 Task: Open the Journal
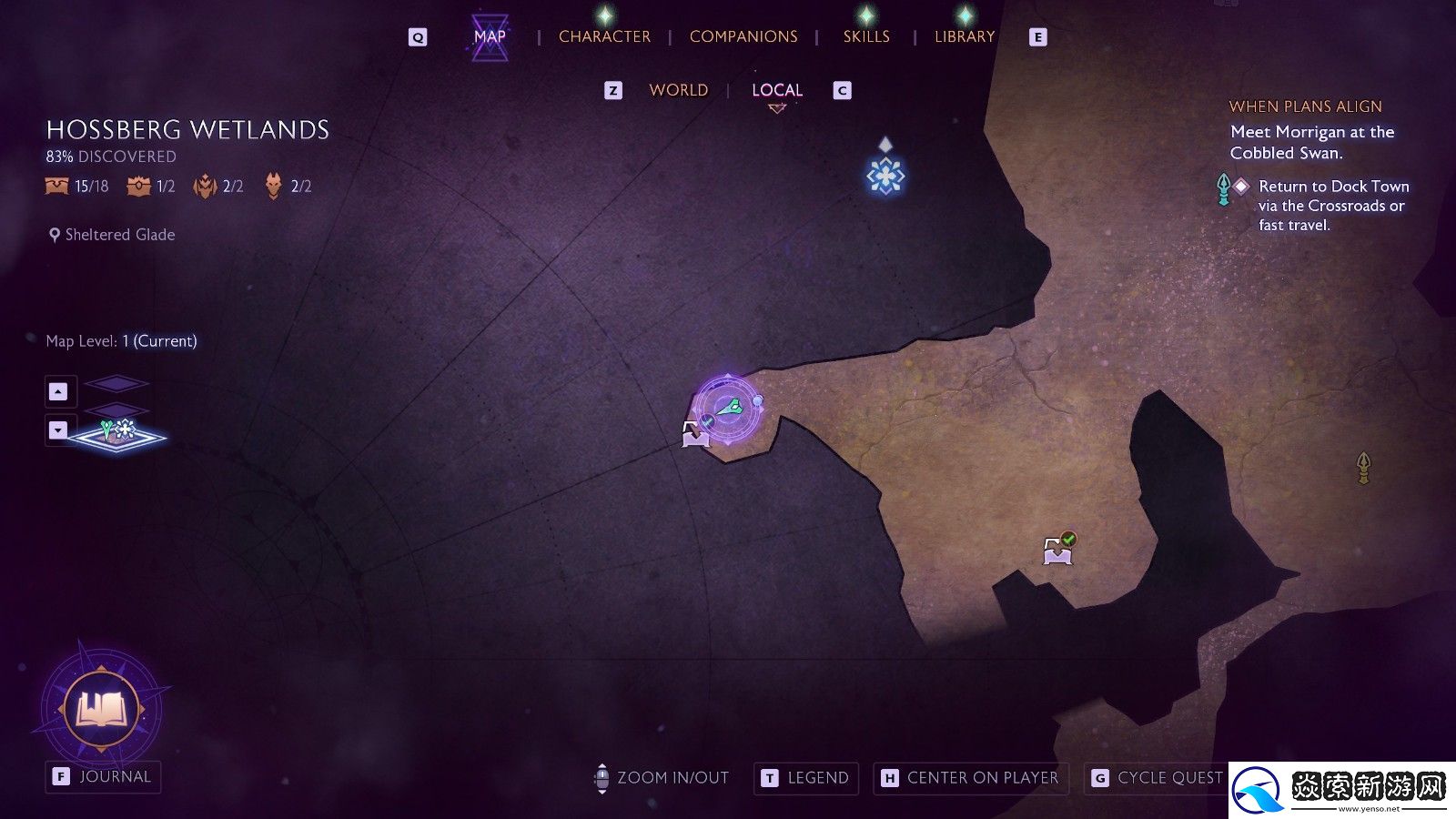[104, 777]
